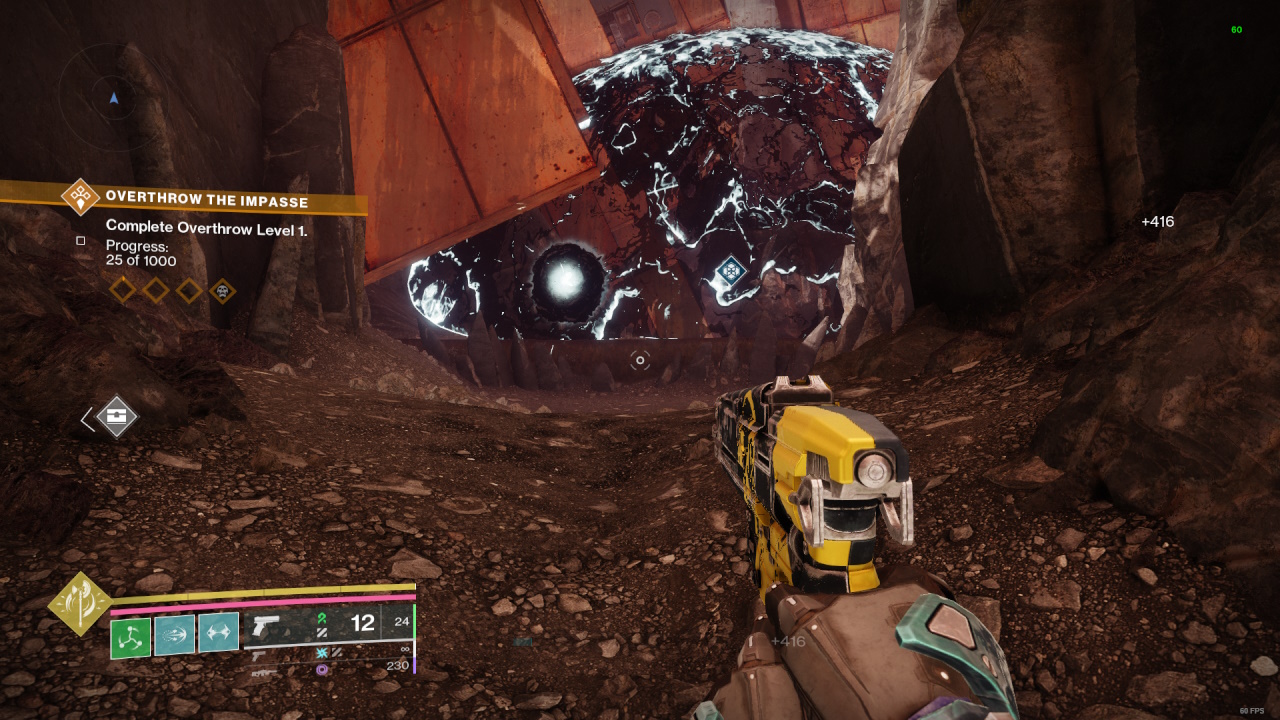
Task: Click the snowflake waypoint marker
Action: pyautogui.click(x=732, y=270)
